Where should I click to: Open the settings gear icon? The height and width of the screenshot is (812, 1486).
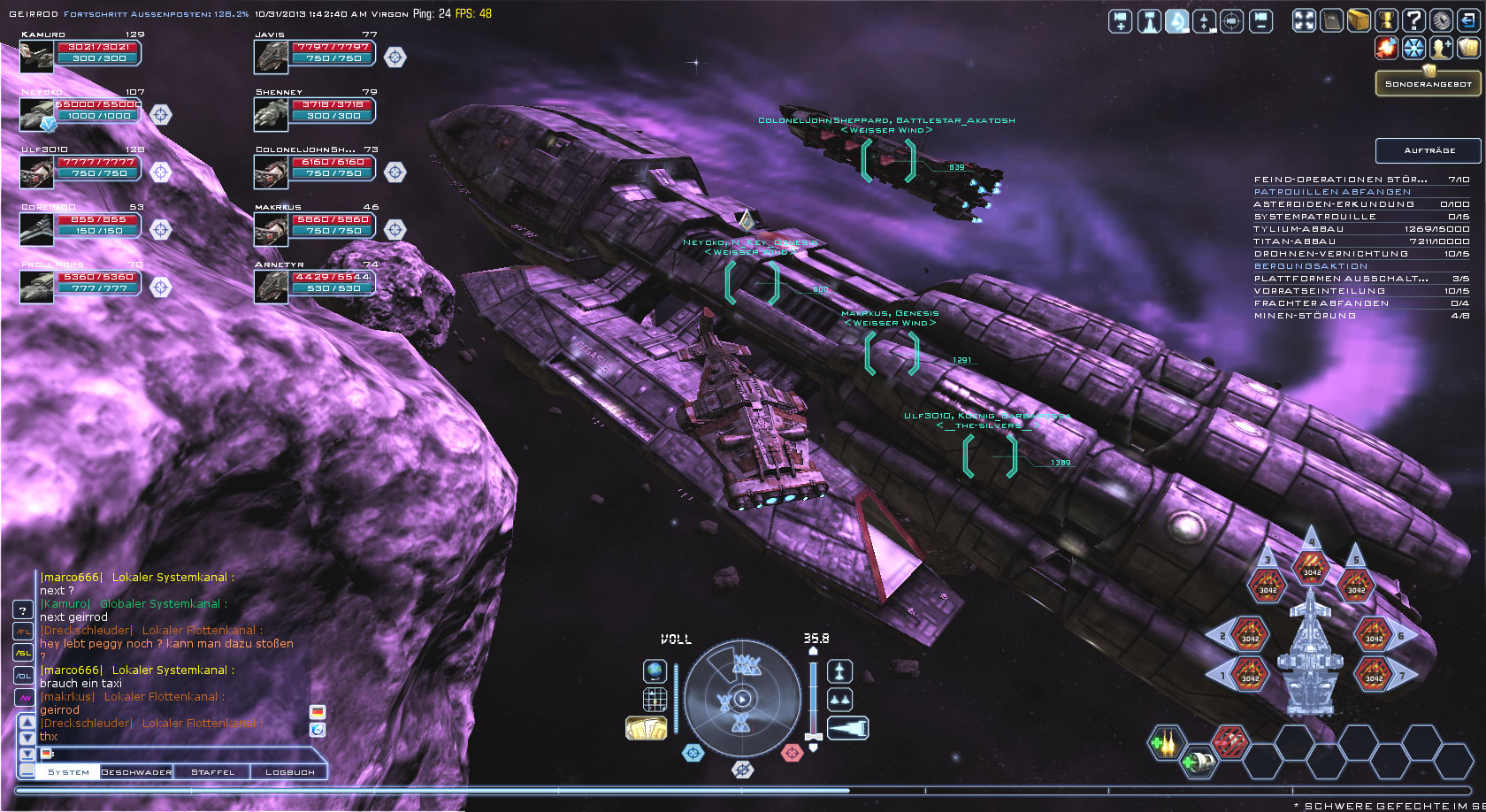pyautogui.click(x=1441, y=20)
